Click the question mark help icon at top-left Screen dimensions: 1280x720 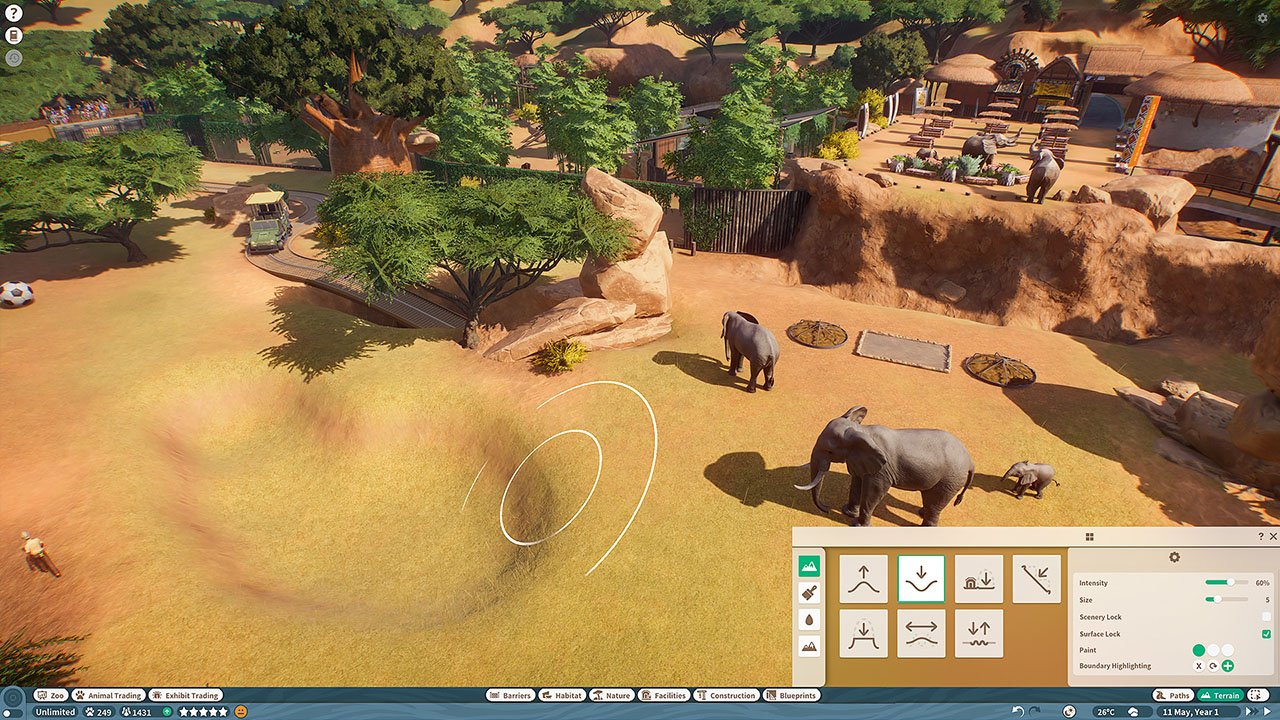14,14
